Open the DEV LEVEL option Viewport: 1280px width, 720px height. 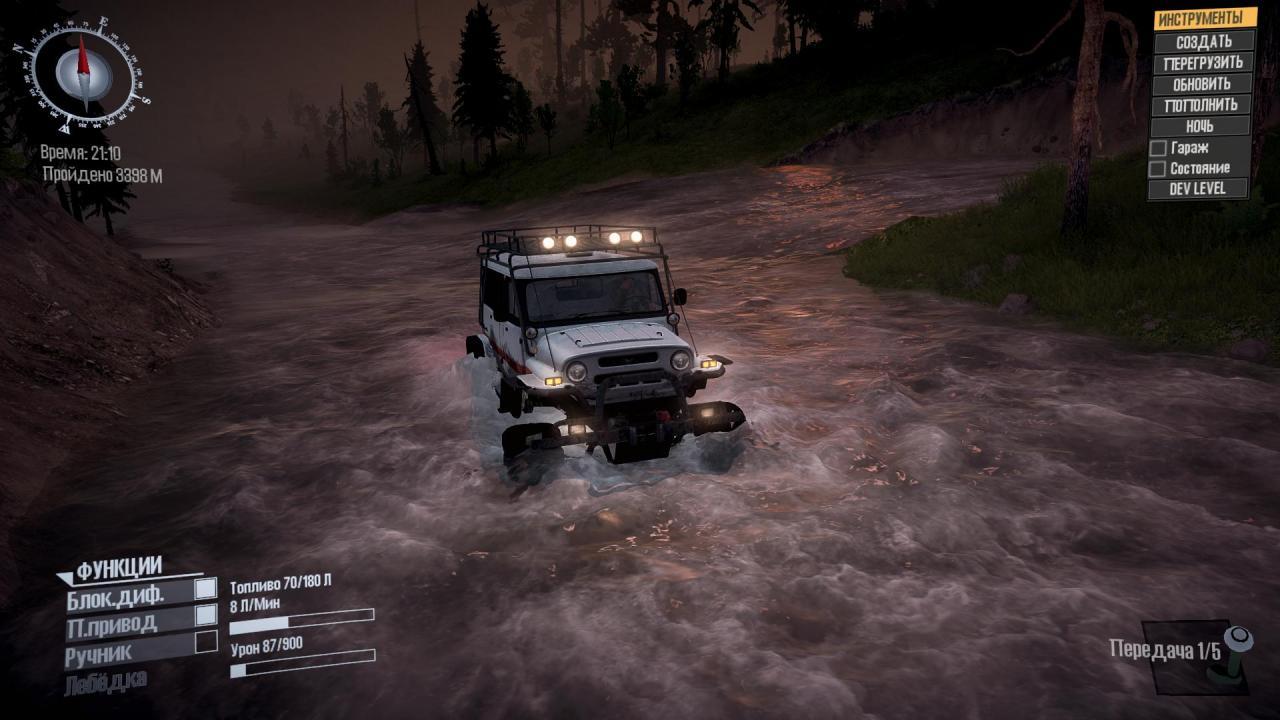tap(1199, 189)
